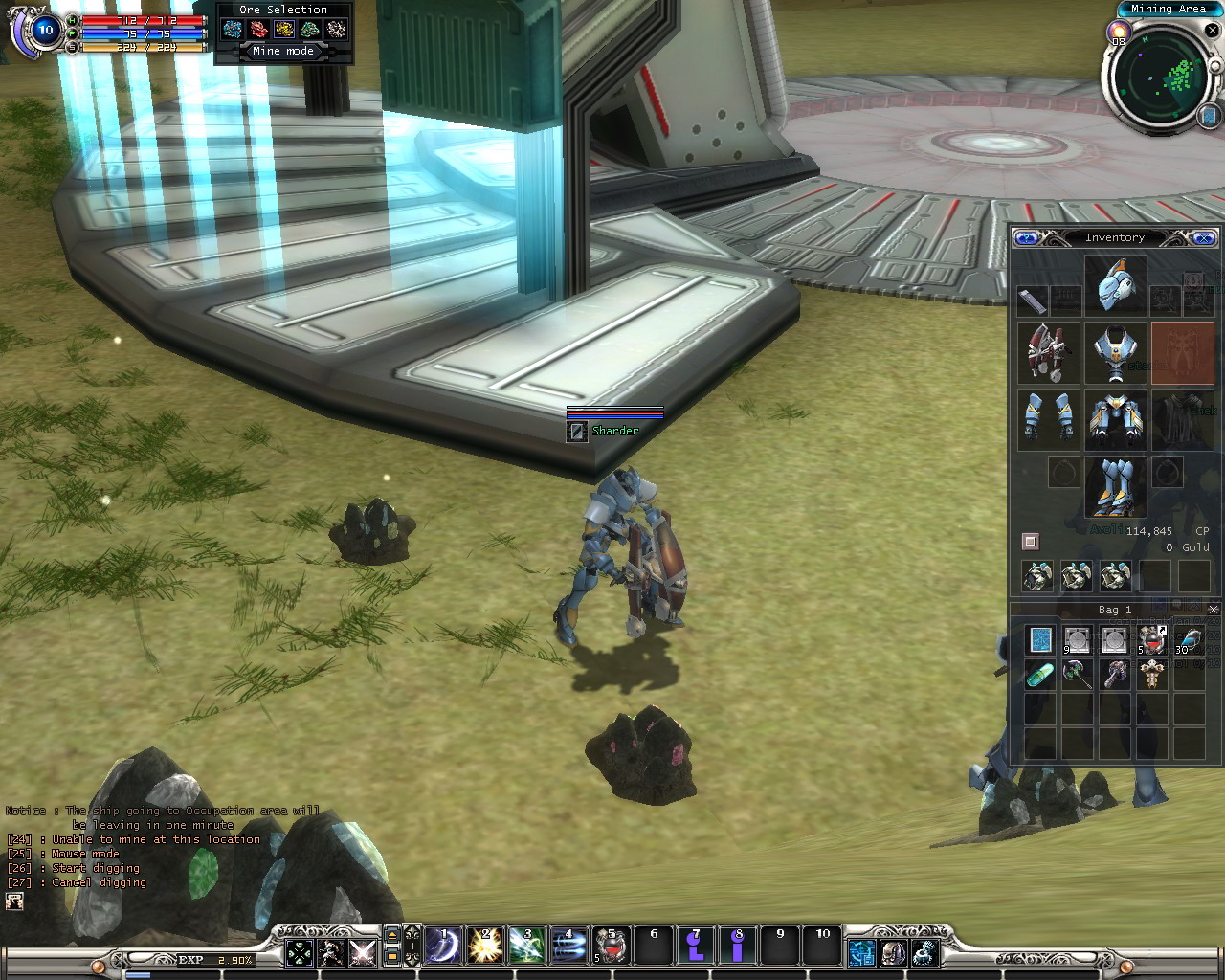The width and height of the screenshot is (1225, 980).
Task: Open the Inventory help button
Action: [x=1027, y=237]
